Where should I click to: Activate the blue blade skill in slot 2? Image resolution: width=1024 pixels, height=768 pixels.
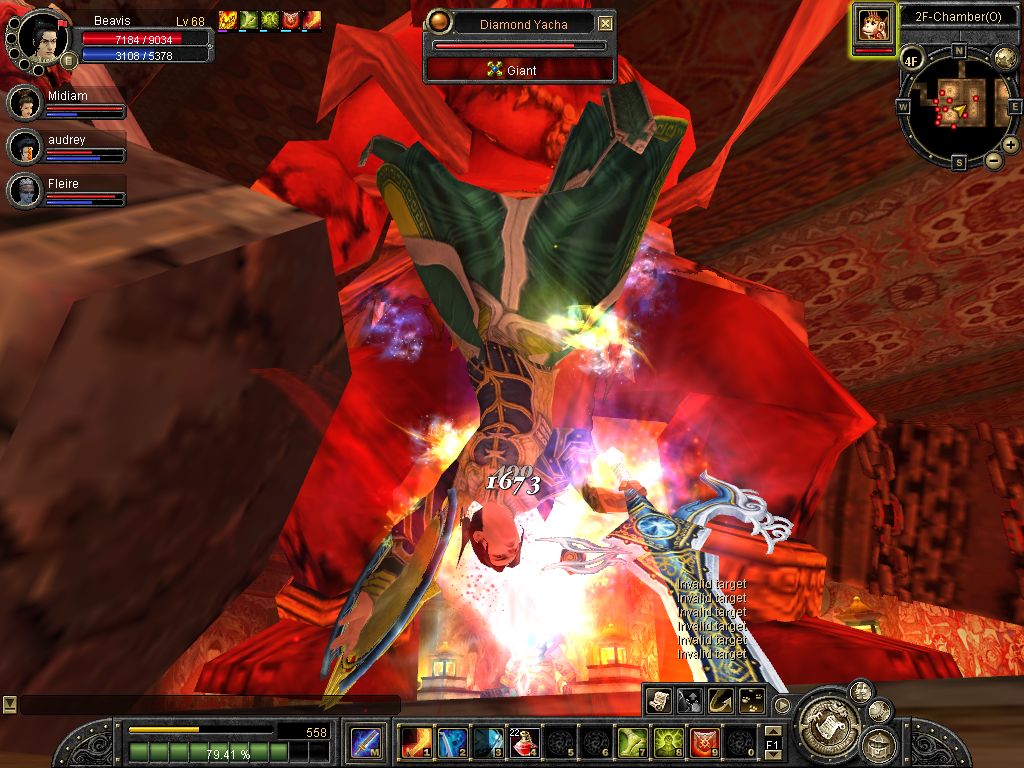(452, 742)
